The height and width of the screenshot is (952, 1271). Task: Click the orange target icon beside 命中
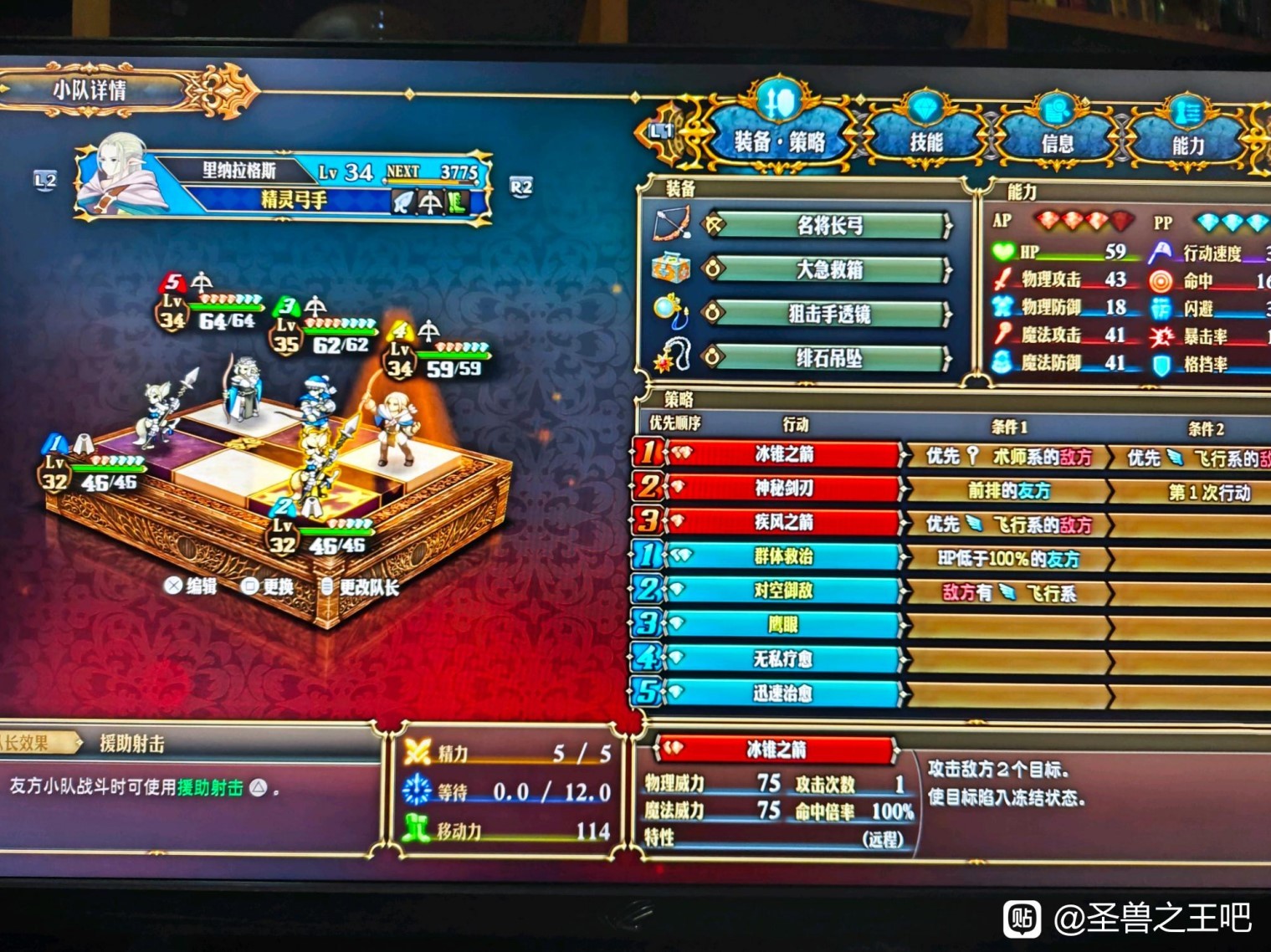pos(1159,281)
